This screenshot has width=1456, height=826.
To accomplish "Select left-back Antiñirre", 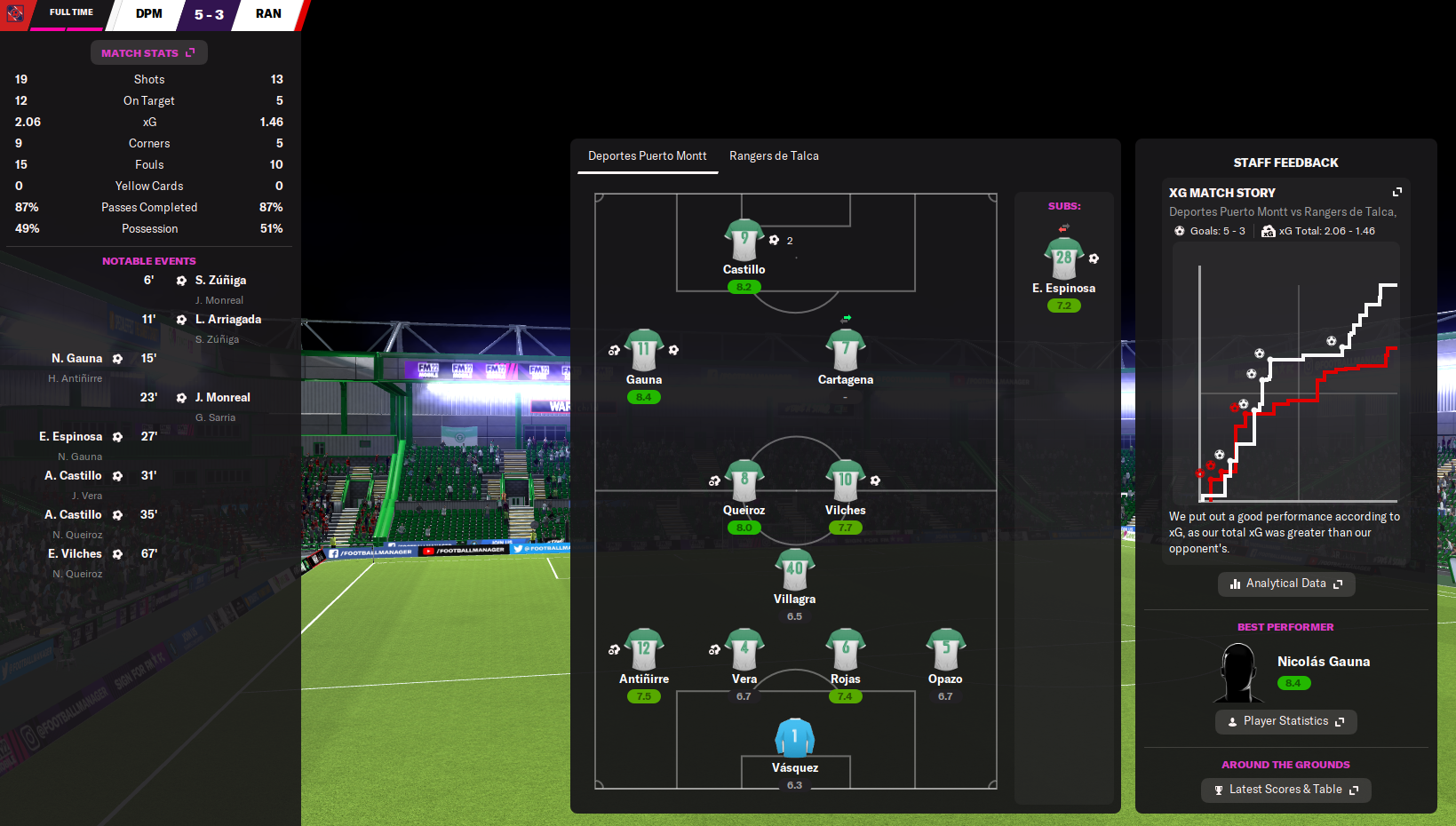I will [644, 651].
